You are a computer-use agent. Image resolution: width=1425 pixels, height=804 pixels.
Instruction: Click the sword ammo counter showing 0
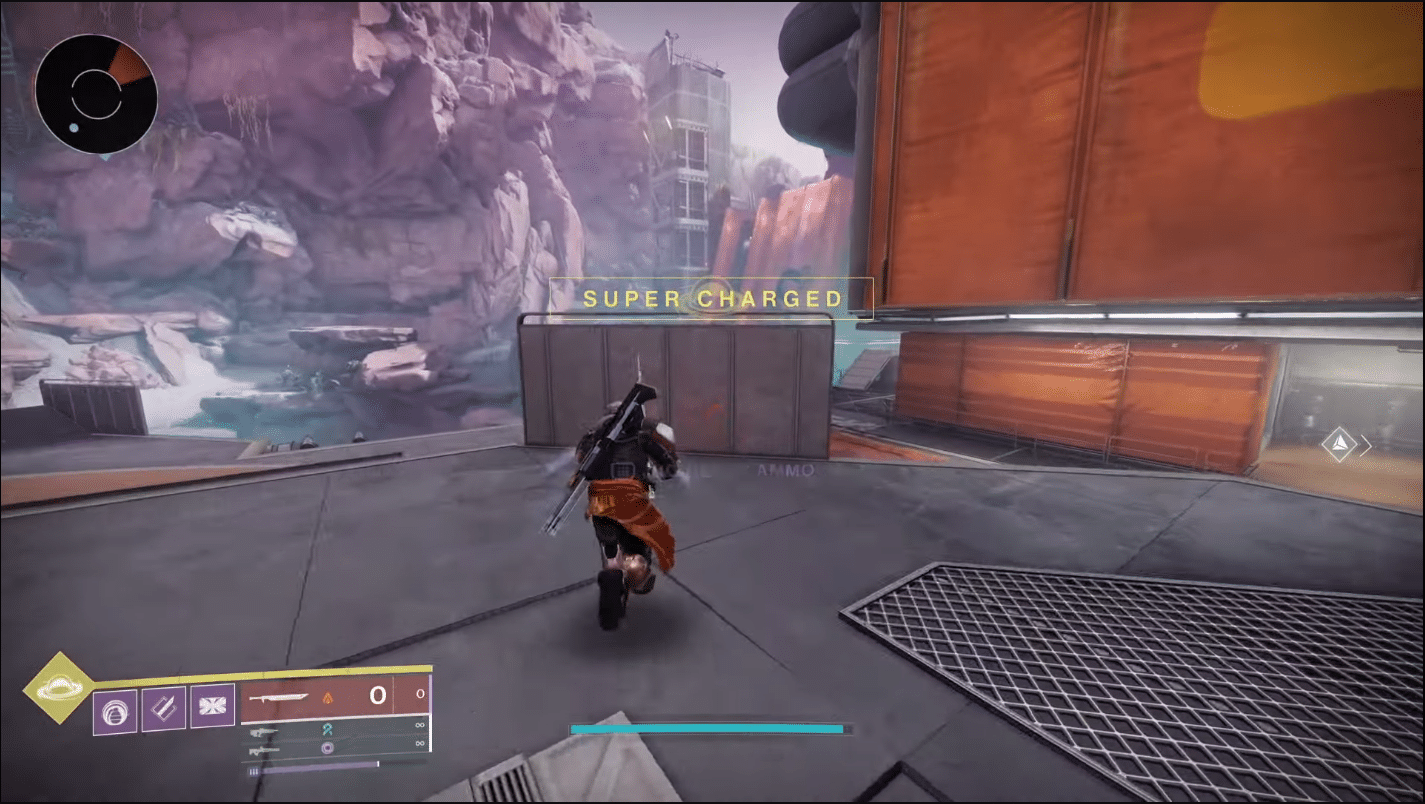click(379, 695)
